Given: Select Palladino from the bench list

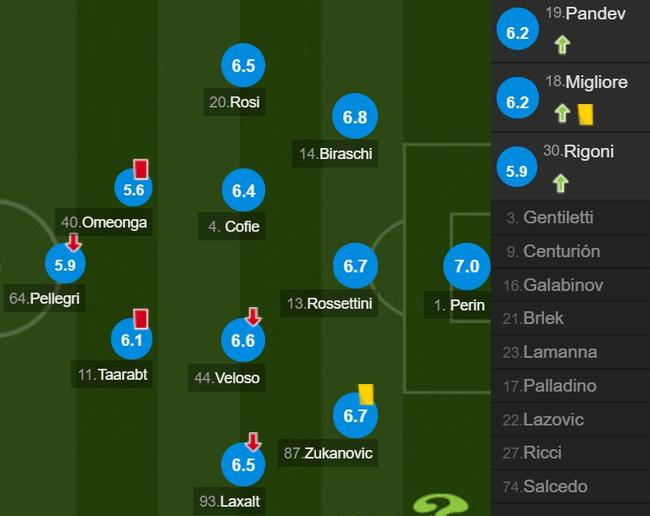Looking at the screenshot, I should 570,385.
